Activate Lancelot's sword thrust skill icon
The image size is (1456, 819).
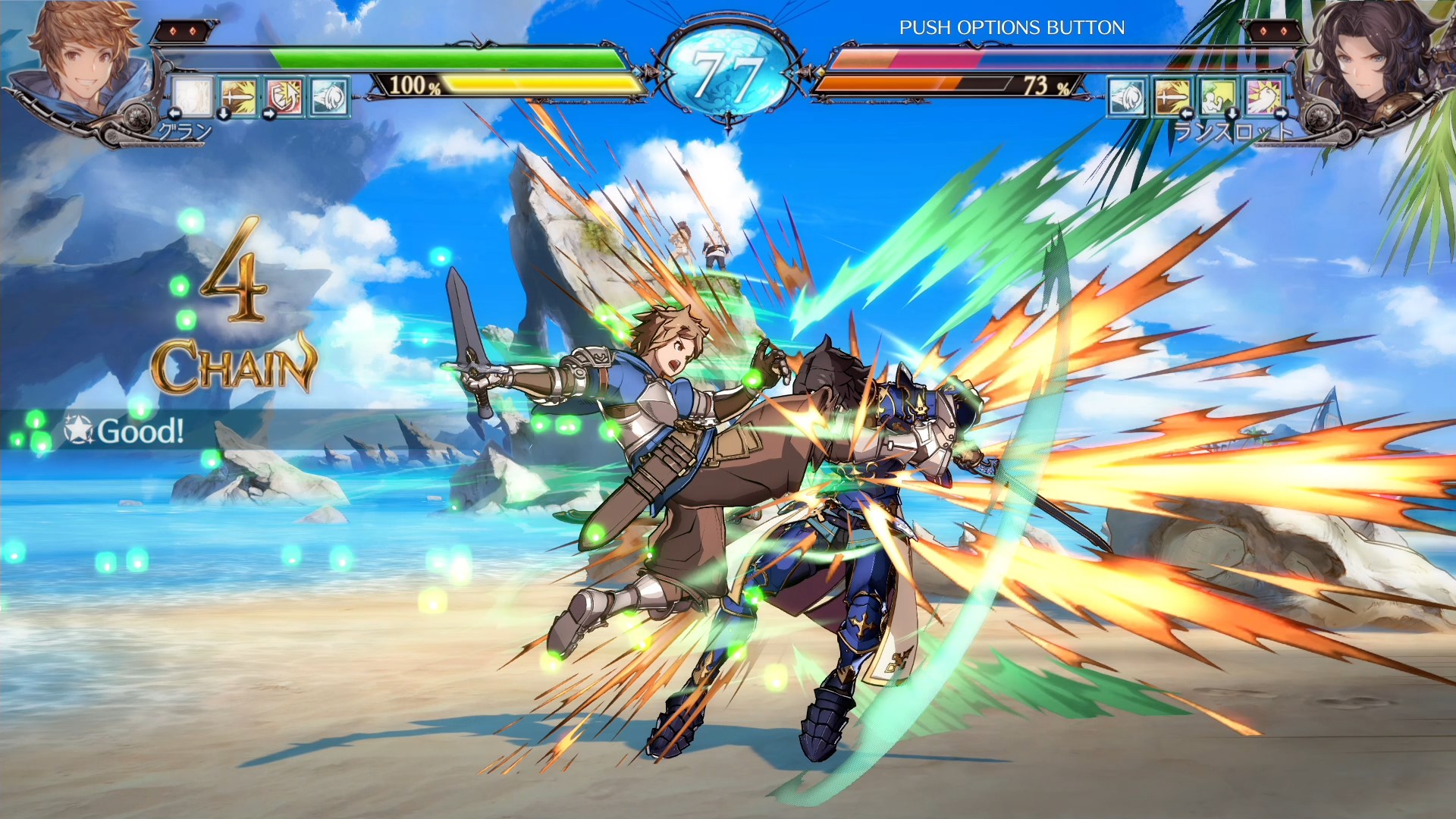tap(1172, 97)
